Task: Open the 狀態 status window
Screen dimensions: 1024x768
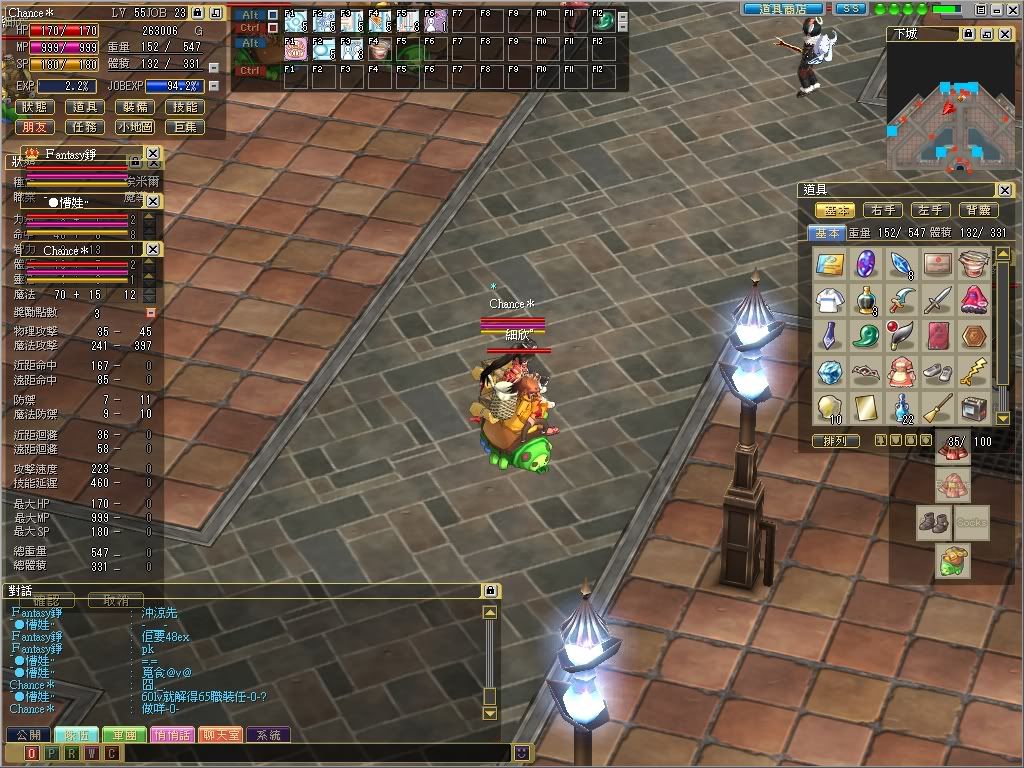Action: (x=34, y=107)
